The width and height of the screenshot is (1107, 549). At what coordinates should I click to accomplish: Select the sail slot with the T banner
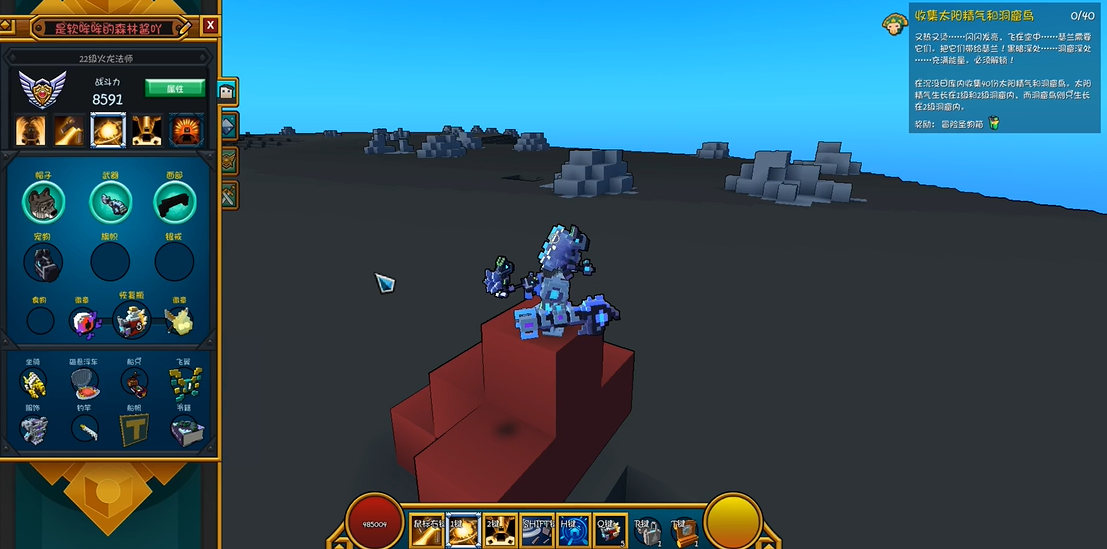[x=135, y=430]
